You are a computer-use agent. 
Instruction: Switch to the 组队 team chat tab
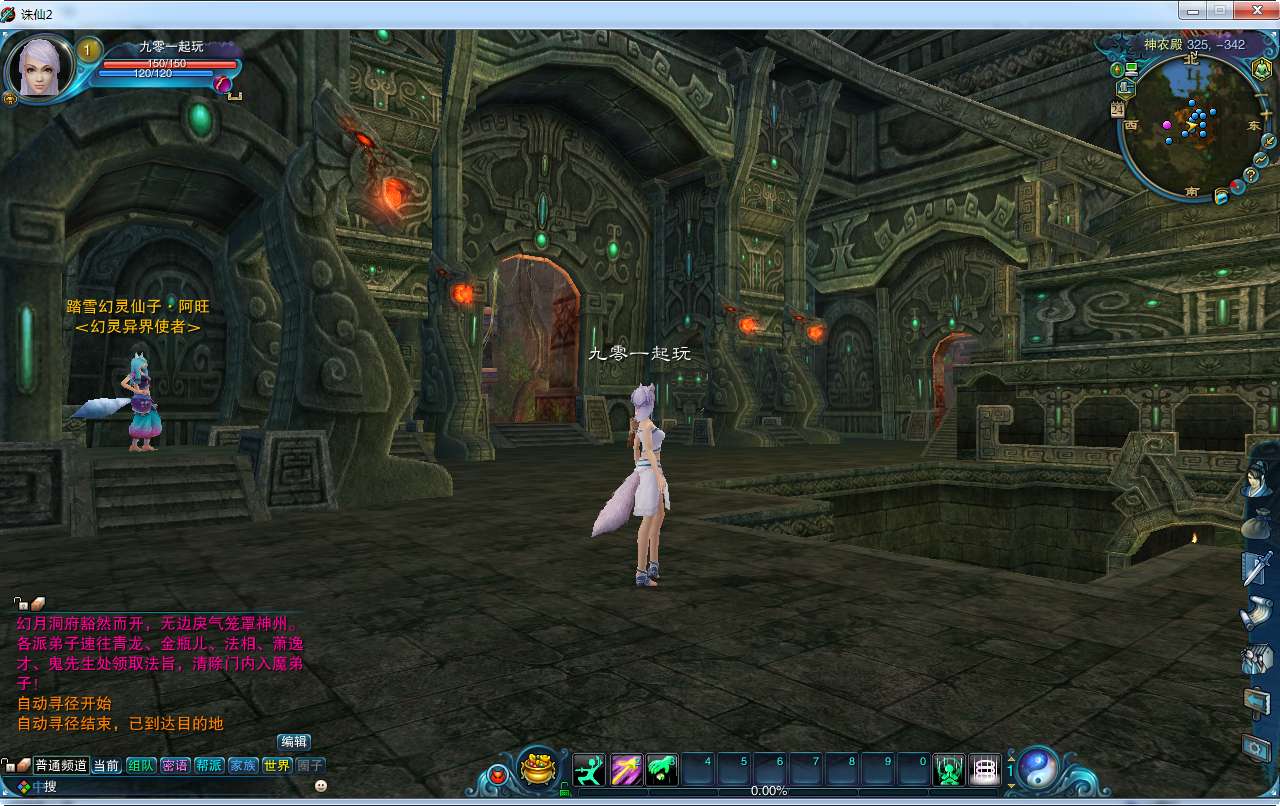point(139,766)
